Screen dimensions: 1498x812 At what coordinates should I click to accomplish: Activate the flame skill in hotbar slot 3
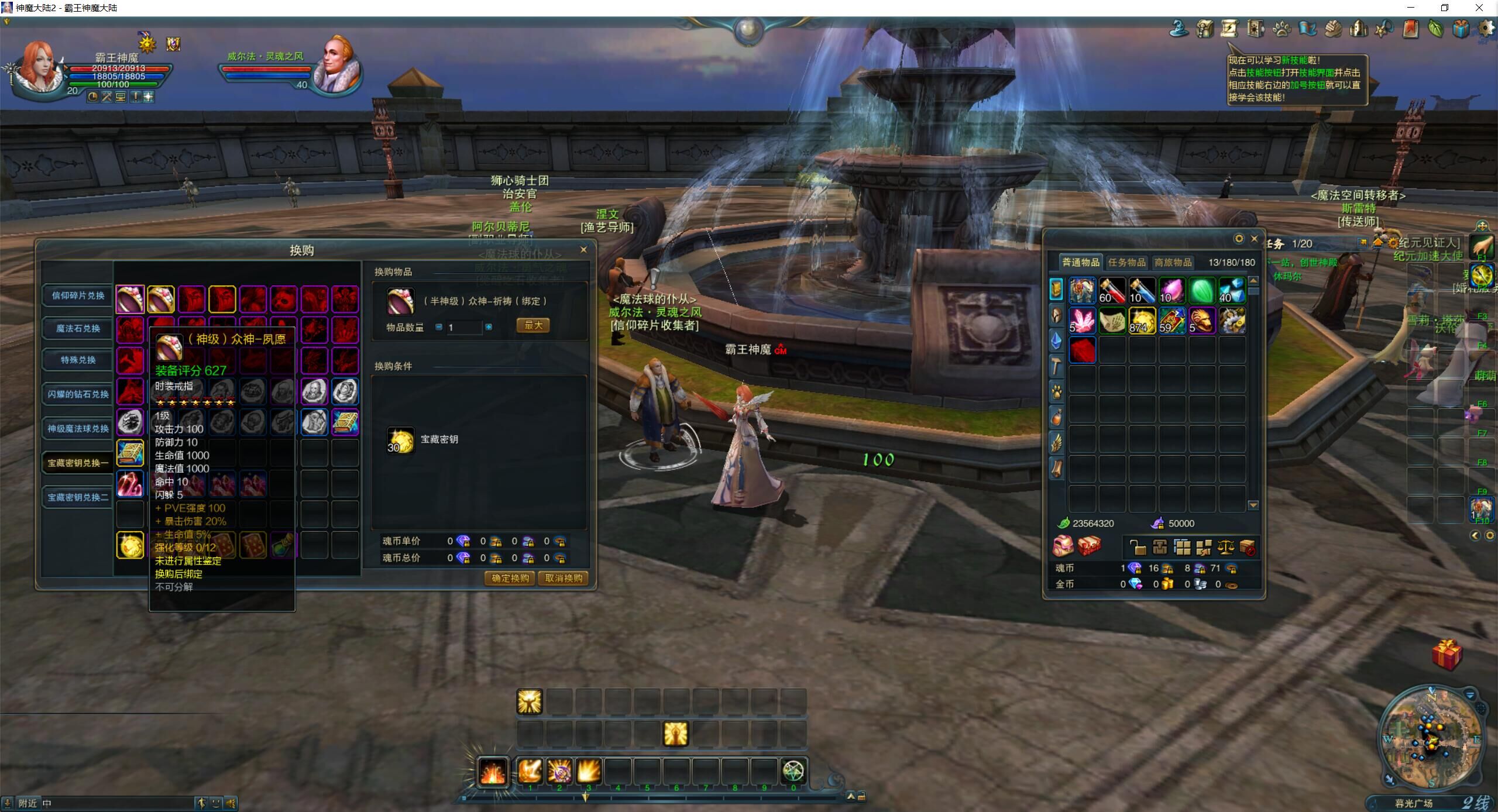(x=588, y=772)
